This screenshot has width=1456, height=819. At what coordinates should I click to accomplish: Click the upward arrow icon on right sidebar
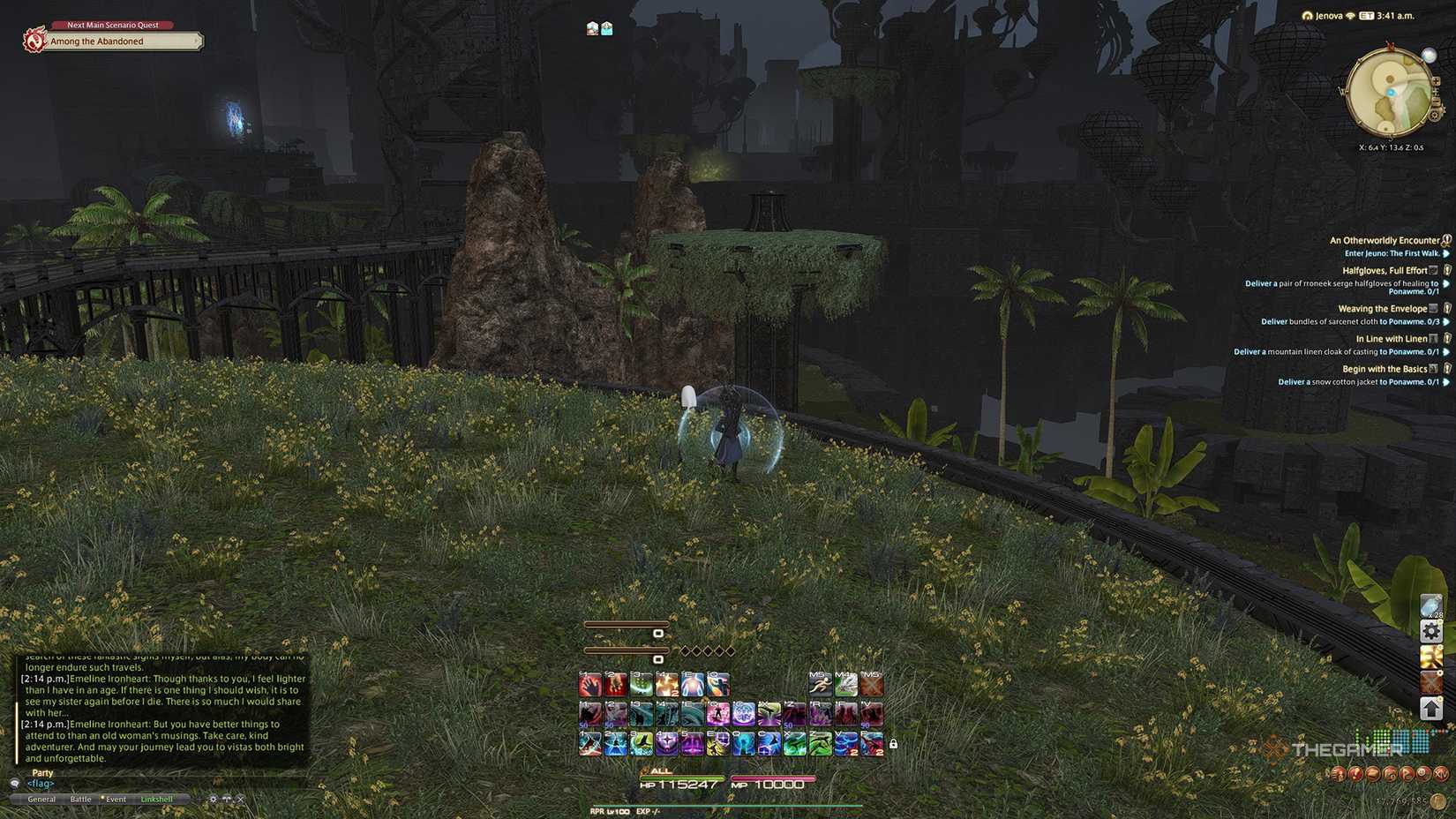pyautogui.click(x=1431, y=707)
